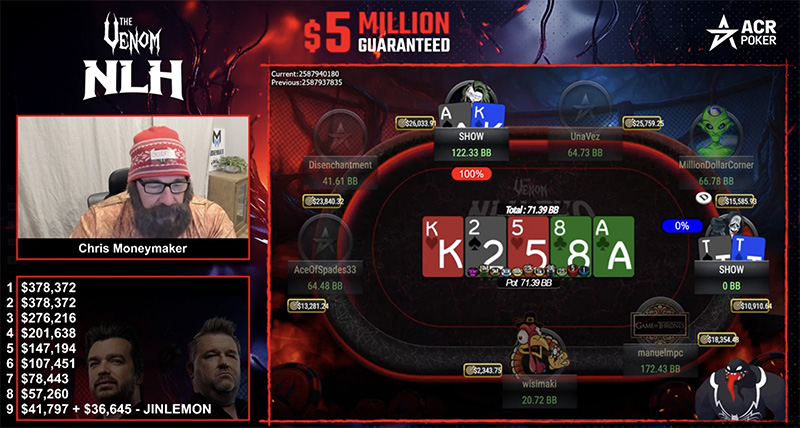This screenshot has width=800, height=428.
Task: Click the King of hearts board card
Action: coord(443,247)
